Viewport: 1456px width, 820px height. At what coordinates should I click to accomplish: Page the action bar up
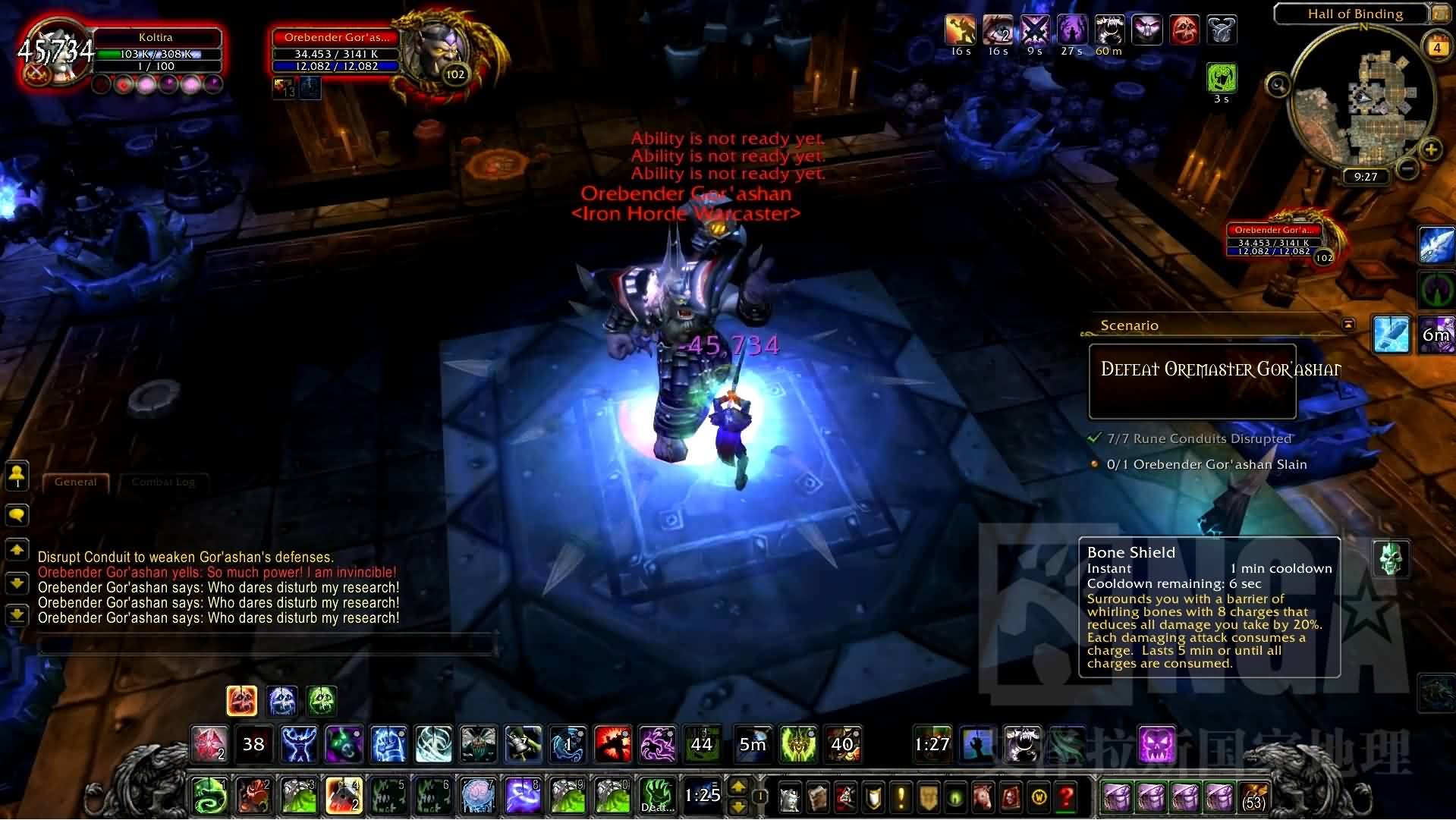(x=738, y=787)
